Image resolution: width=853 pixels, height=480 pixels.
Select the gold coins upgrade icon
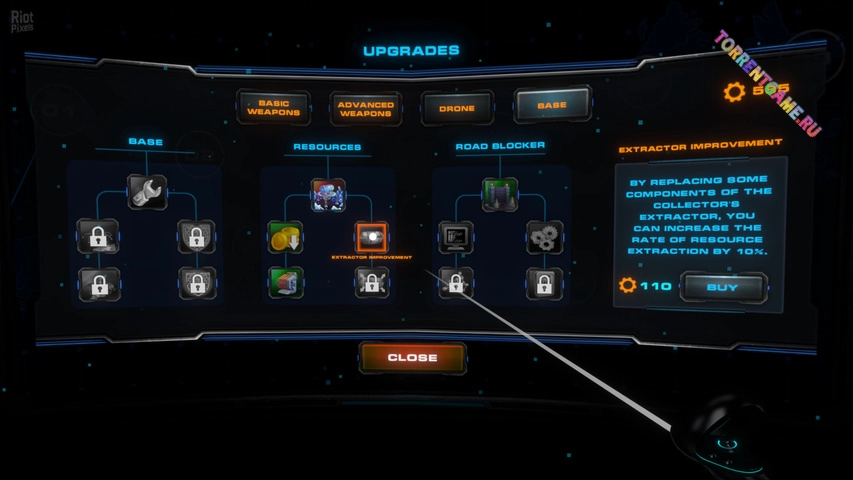[285, 237]
